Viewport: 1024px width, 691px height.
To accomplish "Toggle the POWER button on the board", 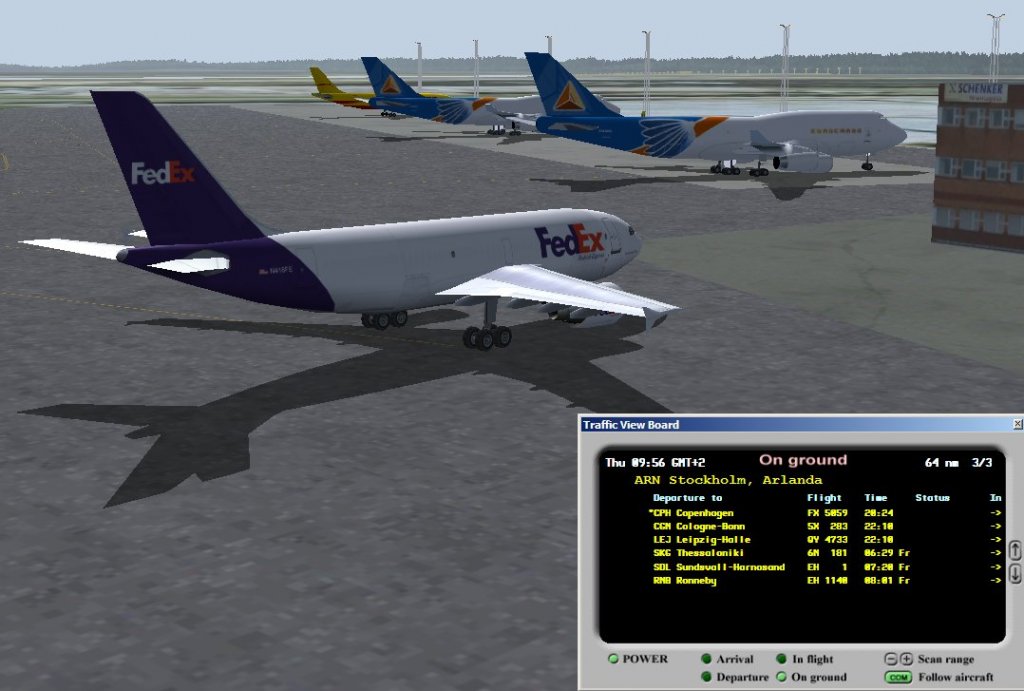I will click(613, 659).
